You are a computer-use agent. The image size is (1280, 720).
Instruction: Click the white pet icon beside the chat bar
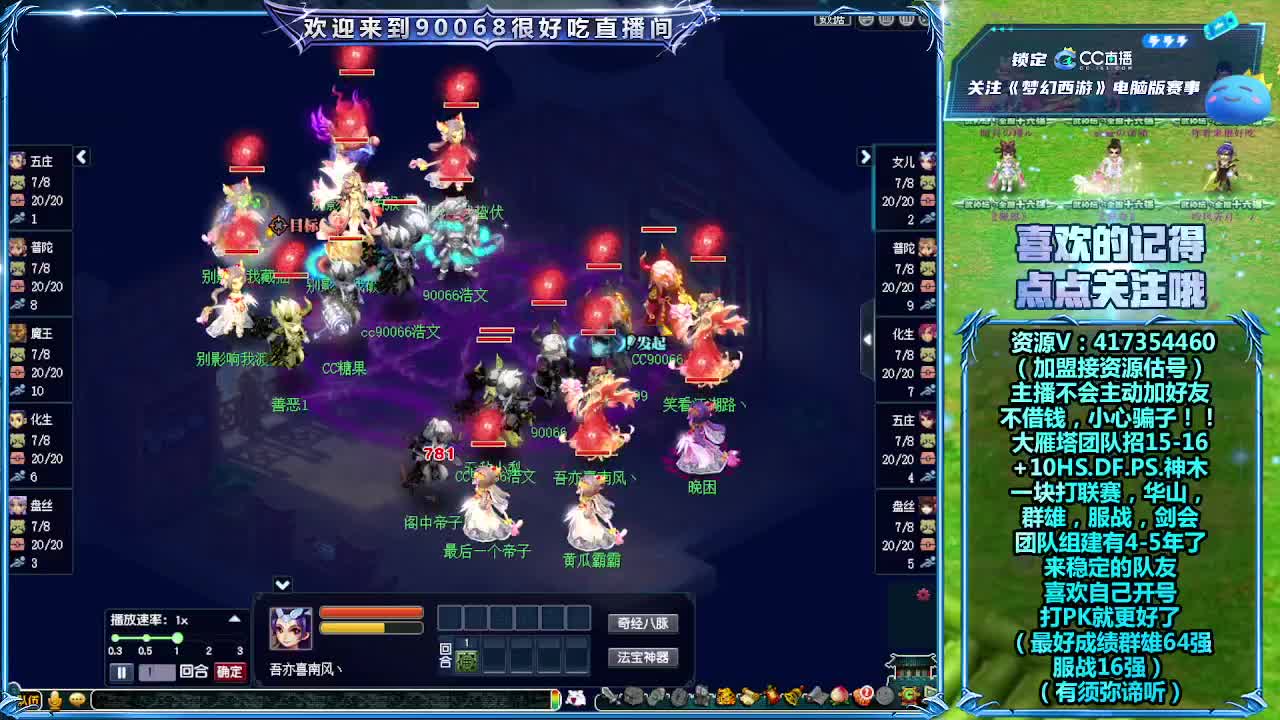pyautogui.click(x=578, y=699)
